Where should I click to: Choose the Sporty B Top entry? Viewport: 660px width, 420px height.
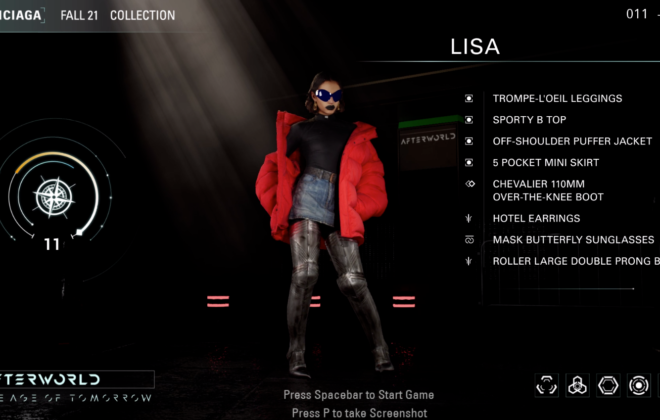click(529, 120)
